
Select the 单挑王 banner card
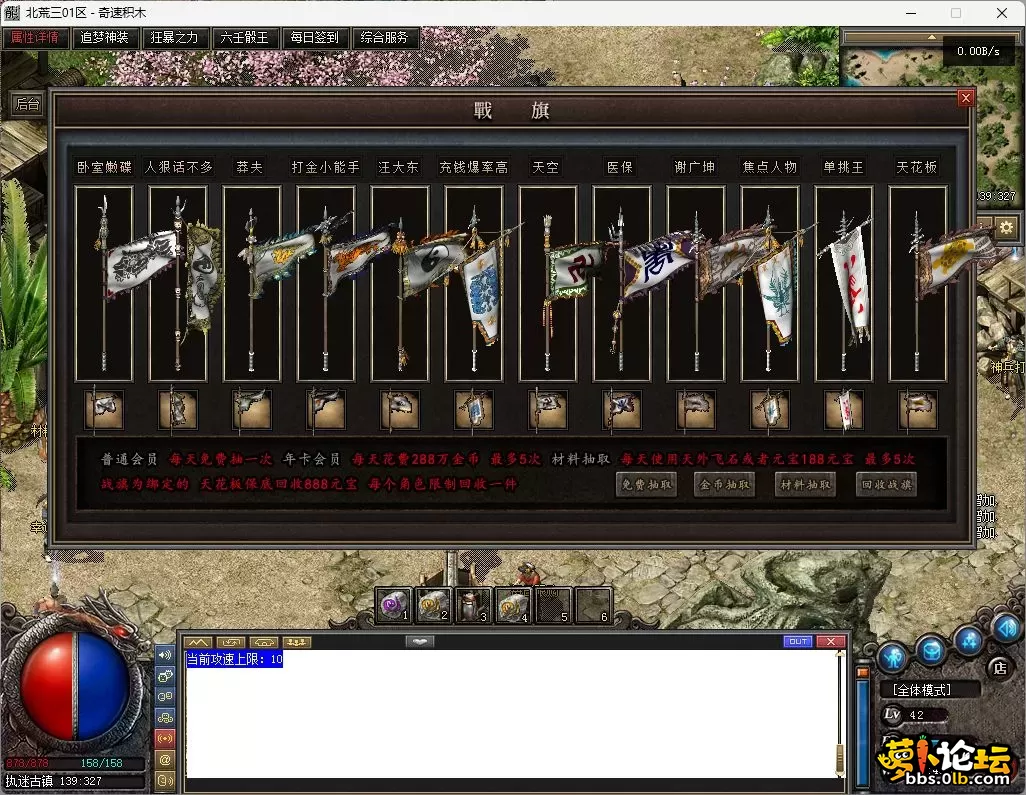pos(843,283)
